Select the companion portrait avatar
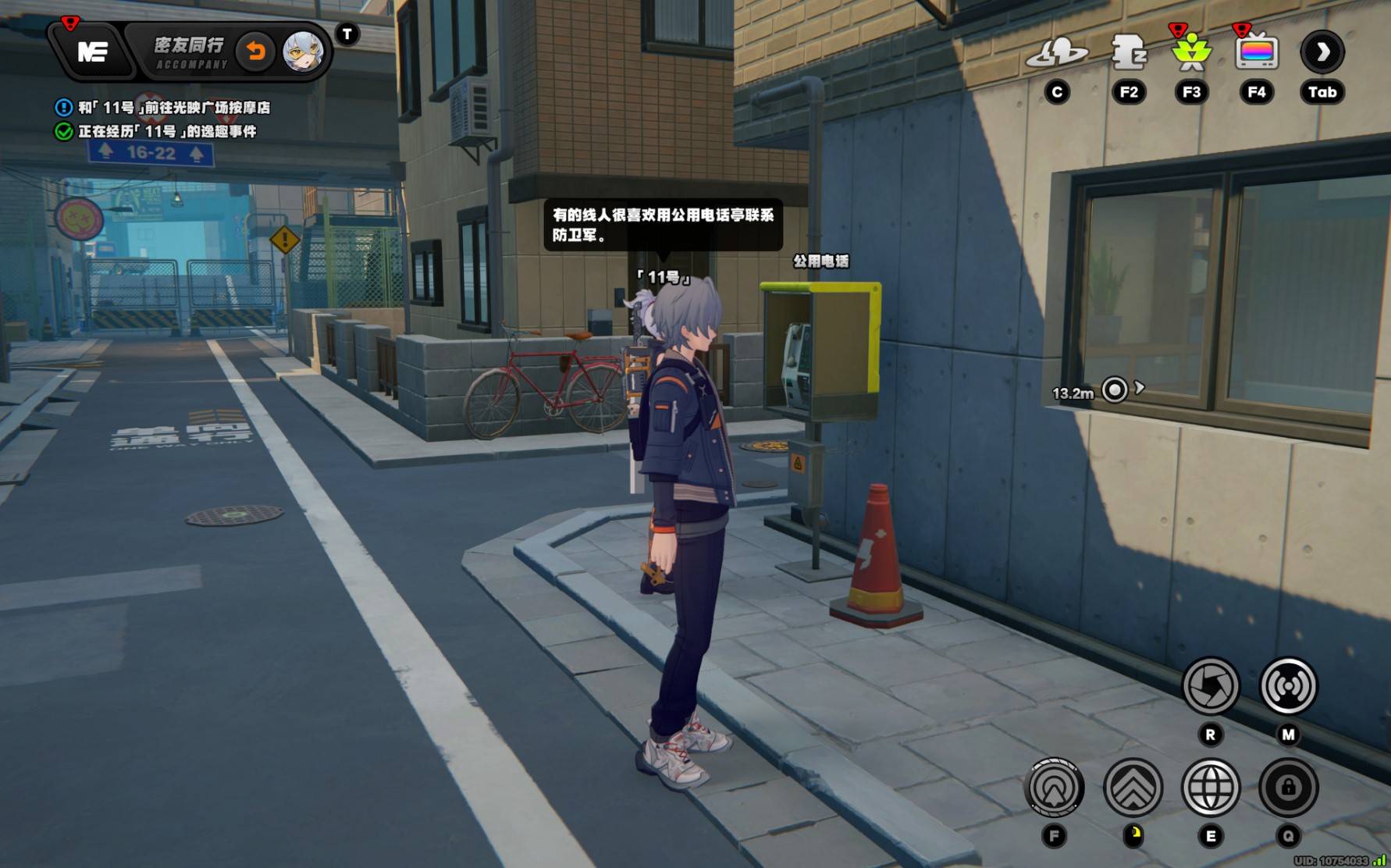The width and height of the screenshot is (1391, 868). pos(302,52)
